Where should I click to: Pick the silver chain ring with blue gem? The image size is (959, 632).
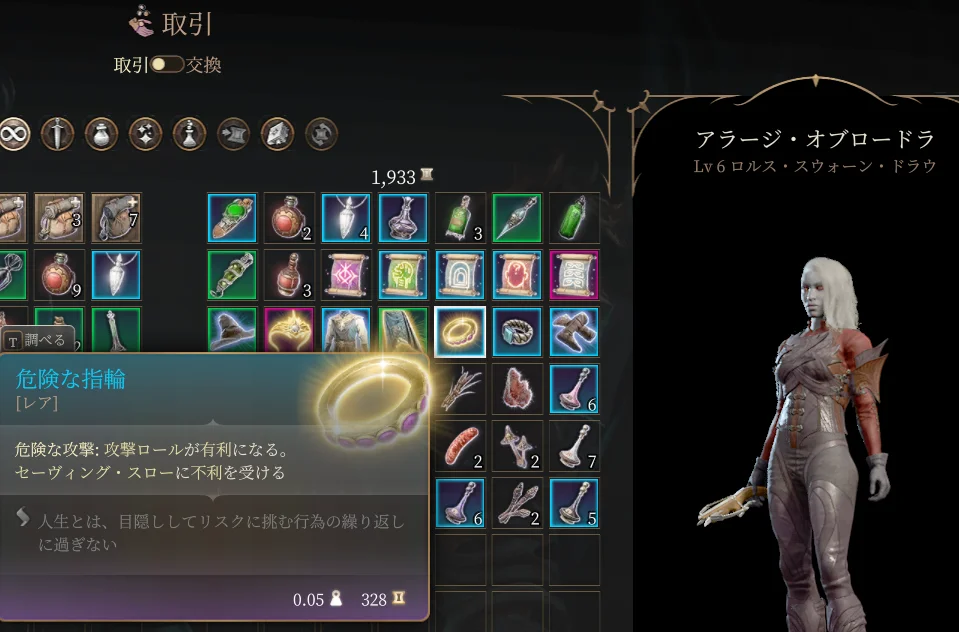click(x=518, y=332)
